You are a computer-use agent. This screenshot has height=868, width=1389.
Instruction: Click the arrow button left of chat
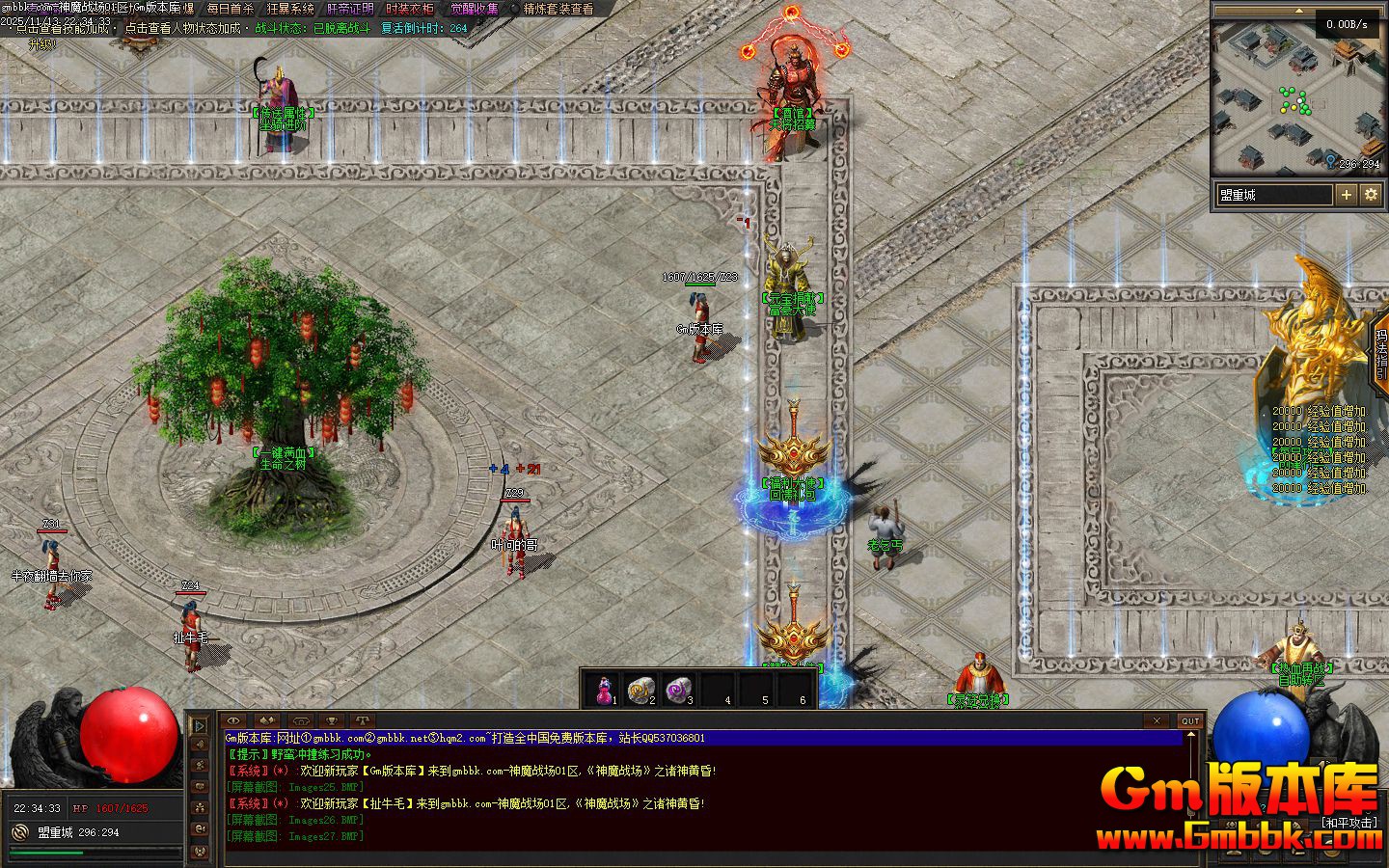pos(200,724)
